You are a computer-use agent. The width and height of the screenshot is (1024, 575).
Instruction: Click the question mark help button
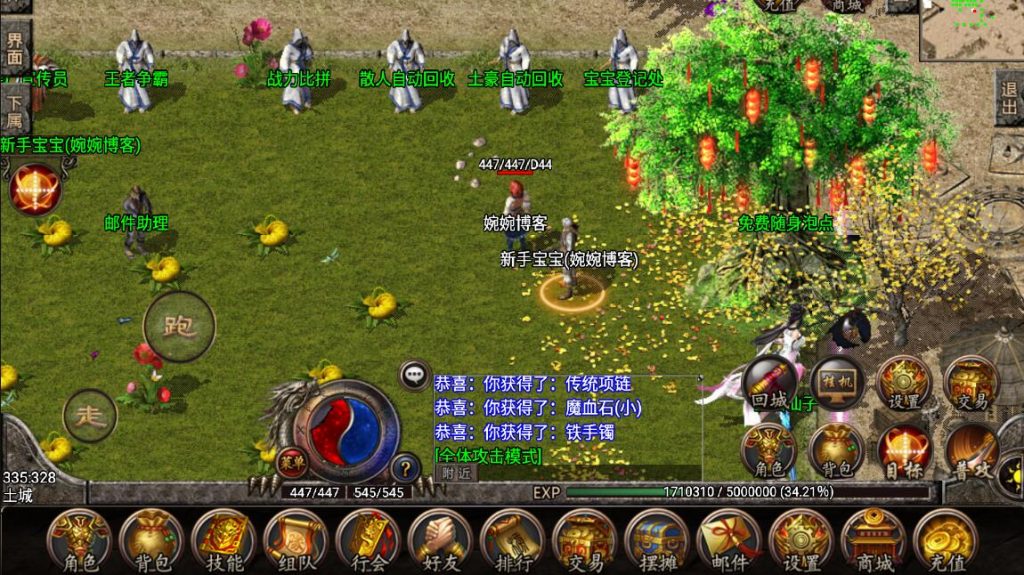click(405, 467)
